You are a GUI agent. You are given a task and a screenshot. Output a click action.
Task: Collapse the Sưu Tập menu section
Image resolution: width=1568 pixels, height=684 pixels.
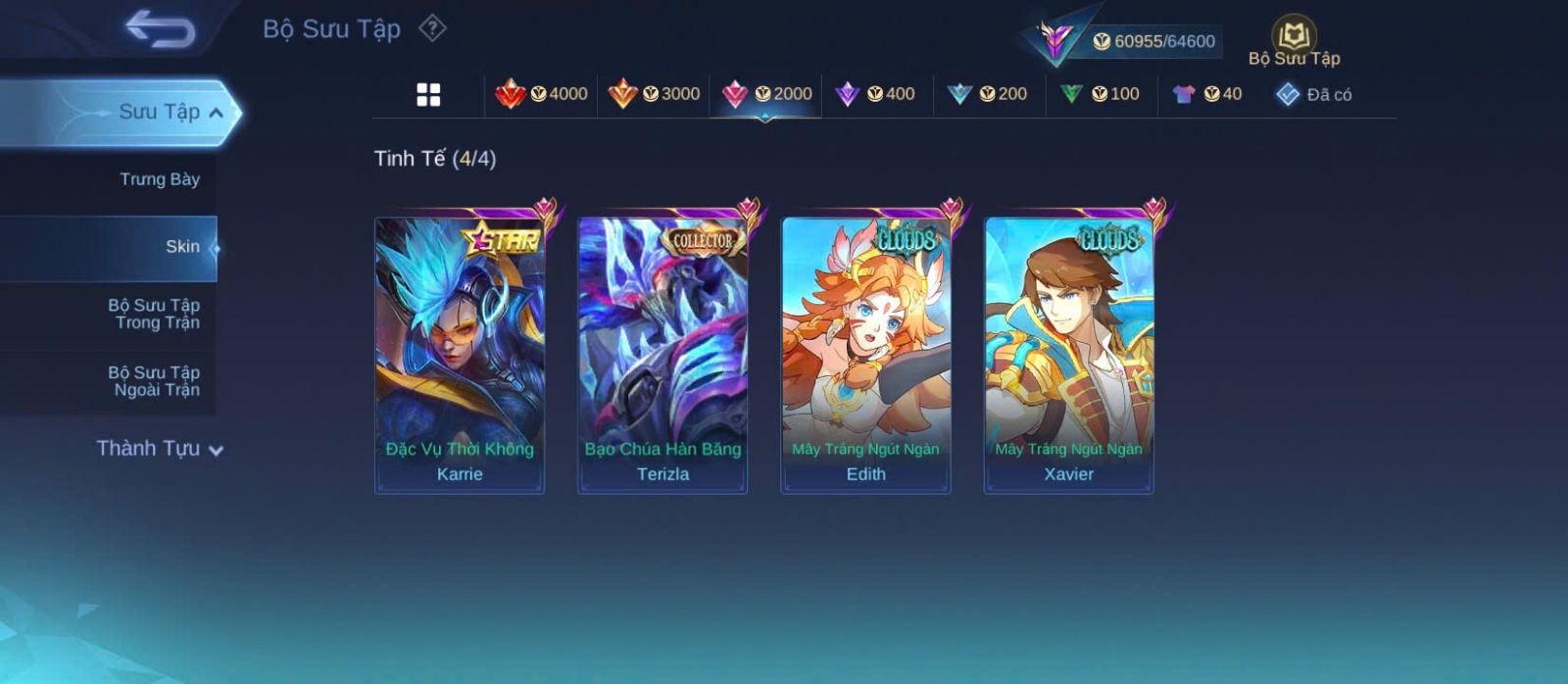coord(216,113)
